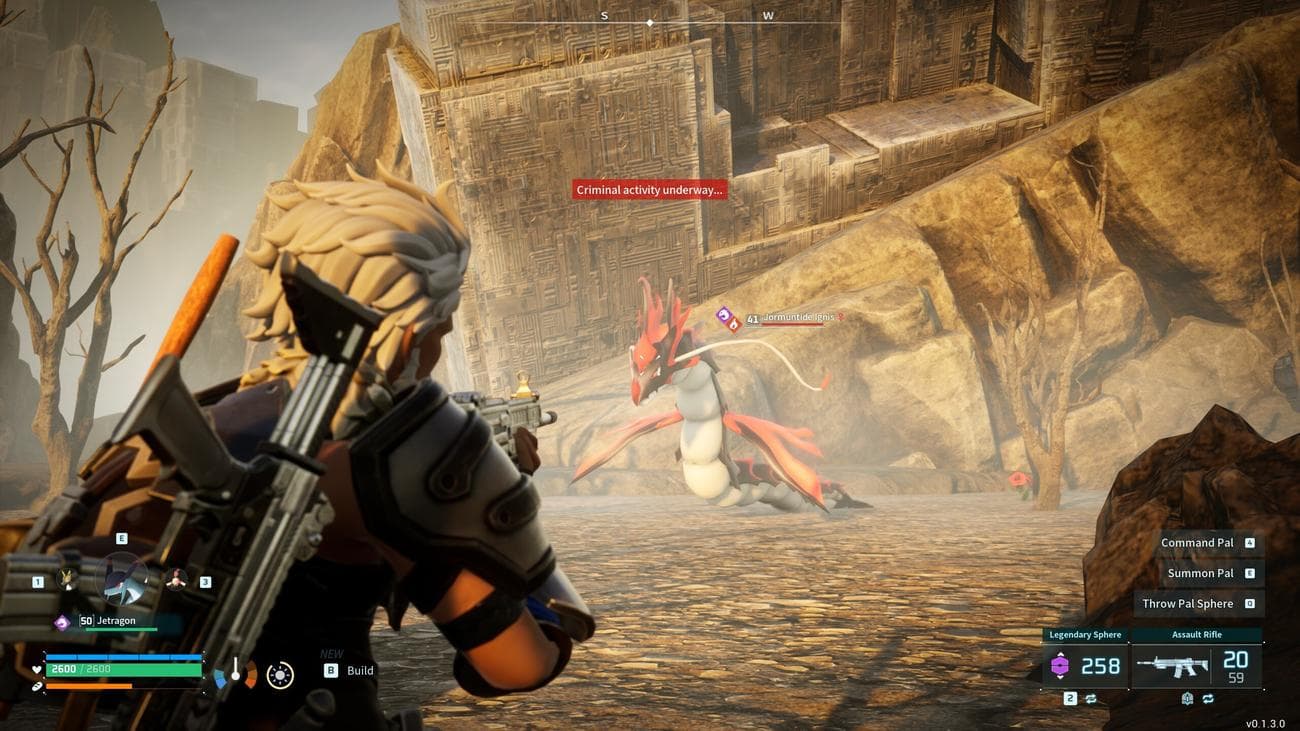
Task: Click the thermometer temperature gauge
Action: coord(236,673)
